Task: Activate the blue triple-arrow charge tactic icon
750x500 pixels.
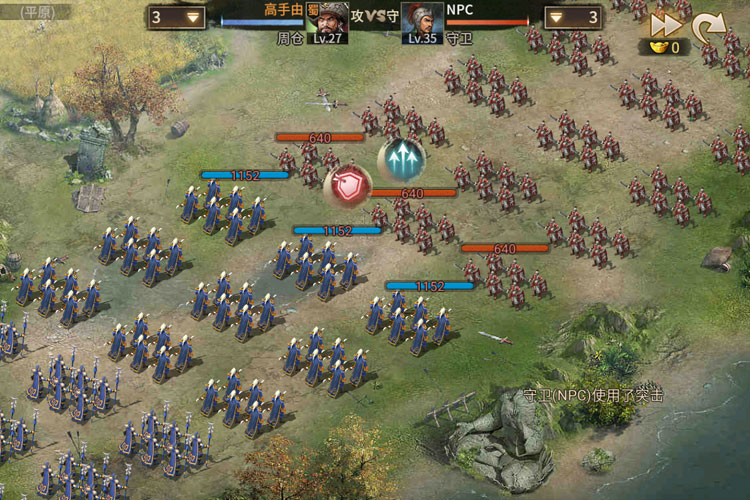Action: pyautogui.click(x=401, y=159)
